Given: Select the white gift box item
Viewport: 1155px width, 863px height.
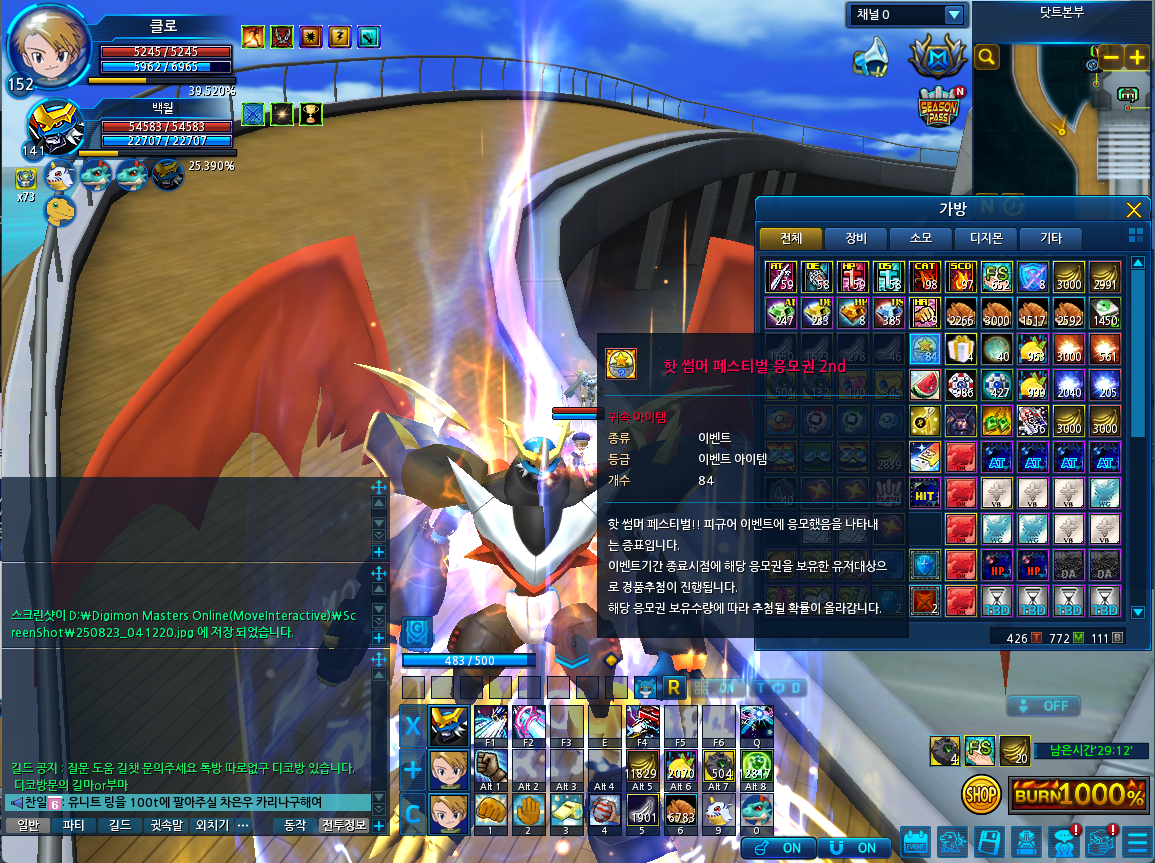Looking at the screenshot, I should coord(959,349).
